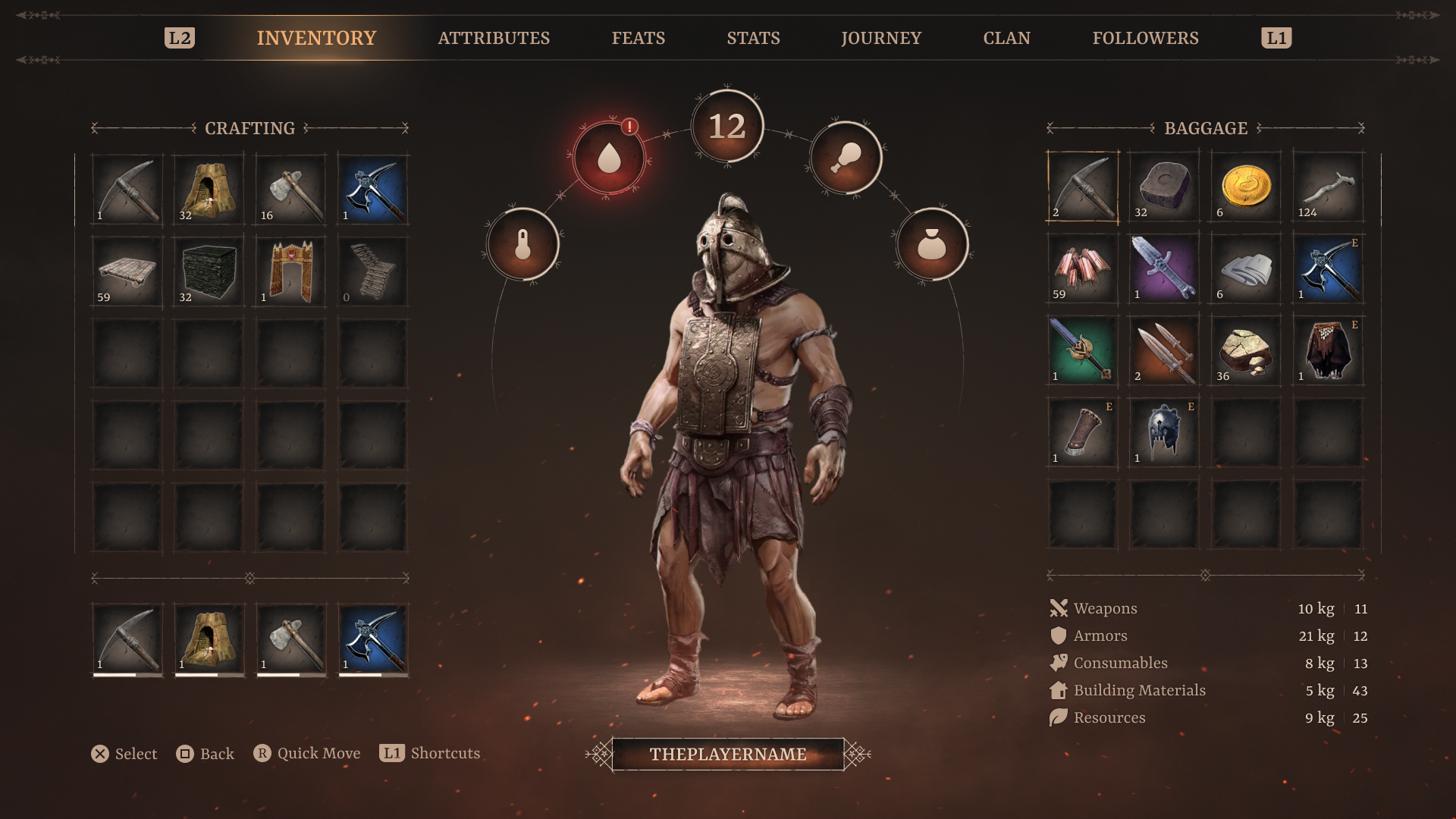Click the thirst water drop status icon
1456x819 pixels.
609,158
